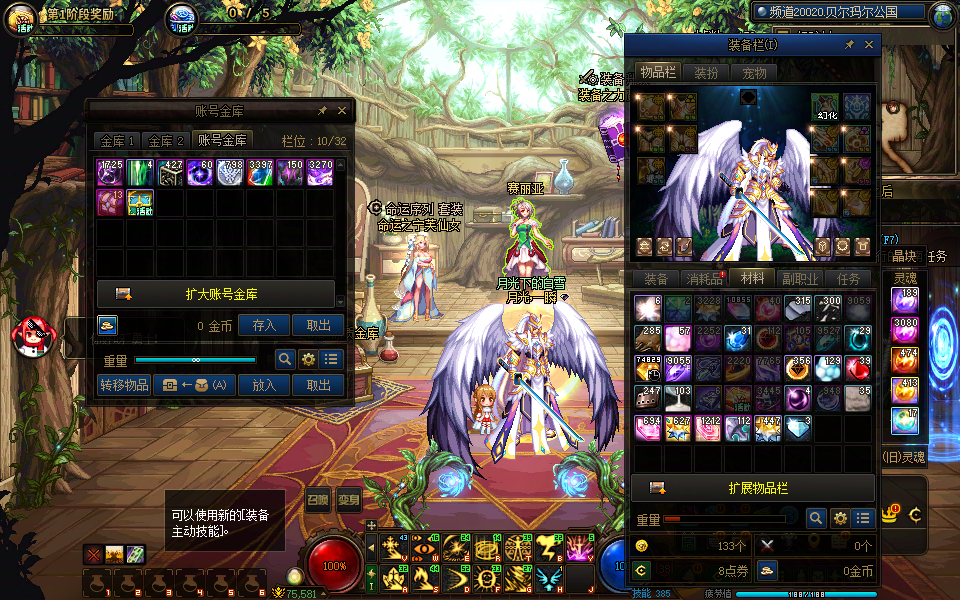Switch to the 金库 2 tab
Image resolution: width=960 pixels, height=600 pixels.
(166, 141)
